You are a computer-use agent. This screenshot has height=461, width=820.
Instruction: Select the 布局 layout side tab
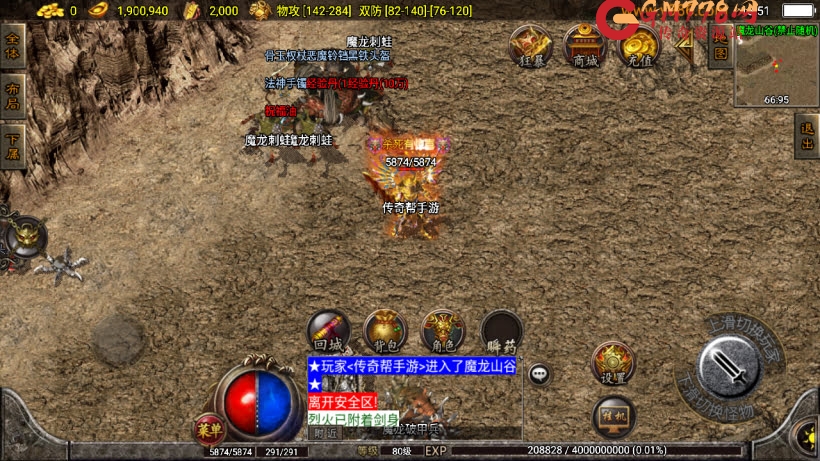(13, 90)
